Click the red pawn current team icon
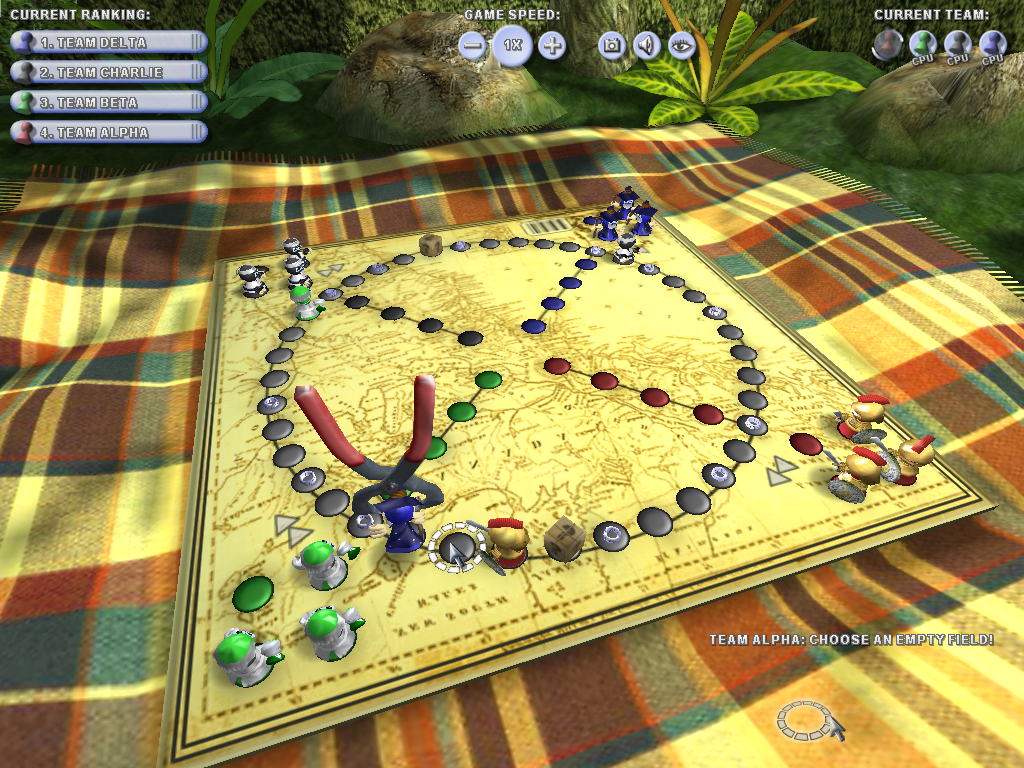Screen dimensions: 1024x768 pyautogui.click(x=887, y=44)
